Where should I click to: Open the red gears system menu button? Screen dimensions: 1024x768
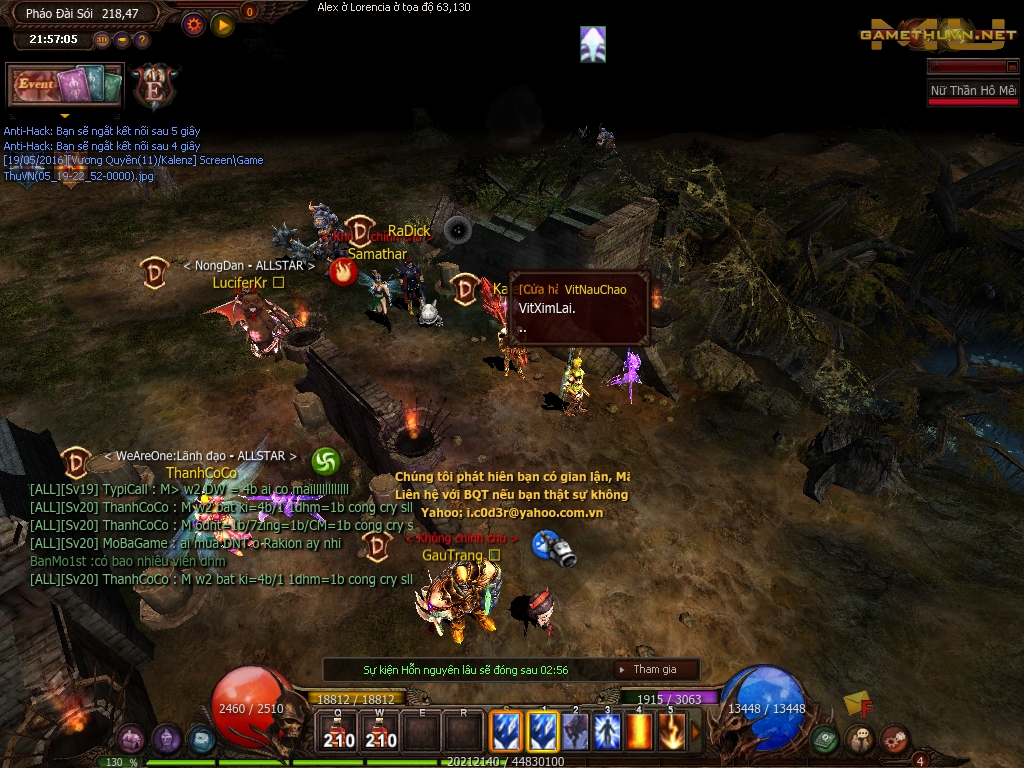[x=894, y=739]
